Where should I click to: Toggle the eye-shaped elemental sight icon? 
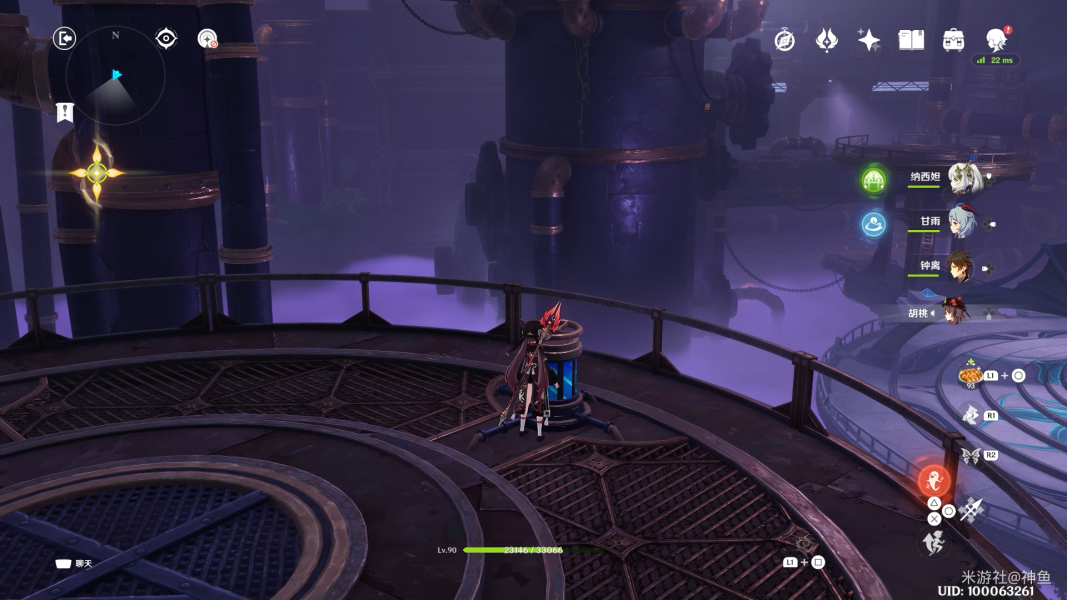click(166, 39)
